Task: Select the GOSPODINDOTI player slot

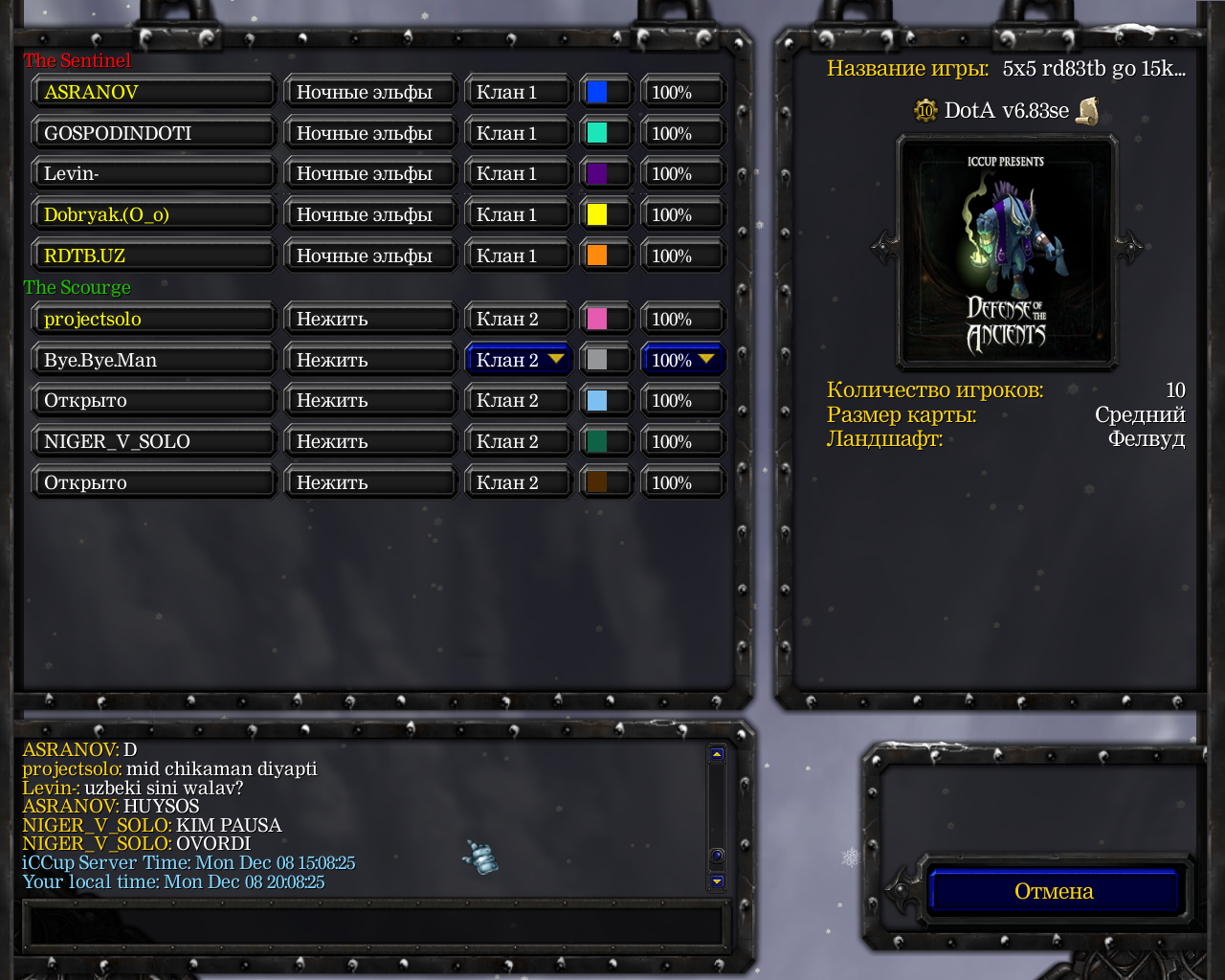Action: (154, 133)
